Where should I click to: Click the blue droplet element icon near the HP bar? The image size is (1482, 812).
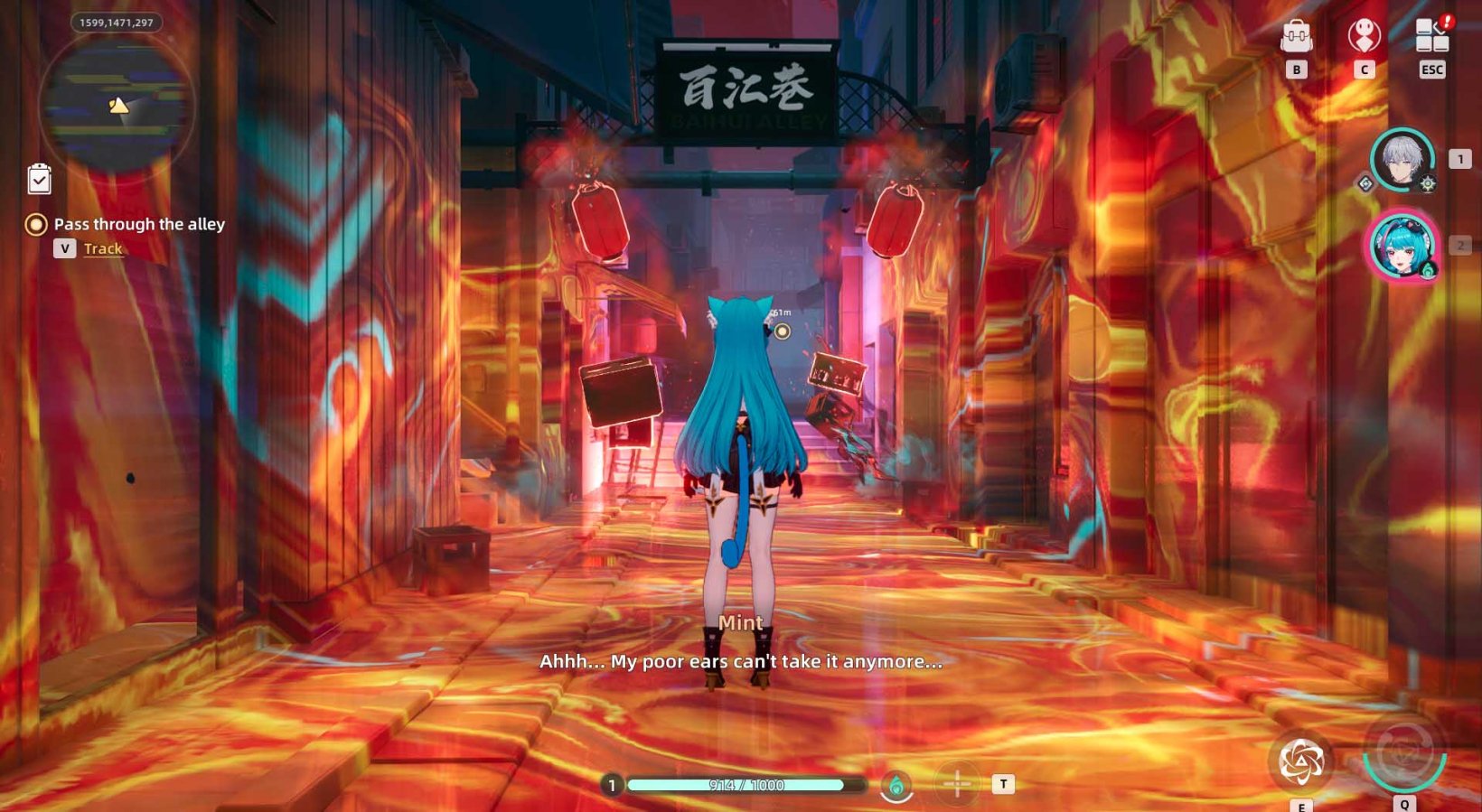897,785
